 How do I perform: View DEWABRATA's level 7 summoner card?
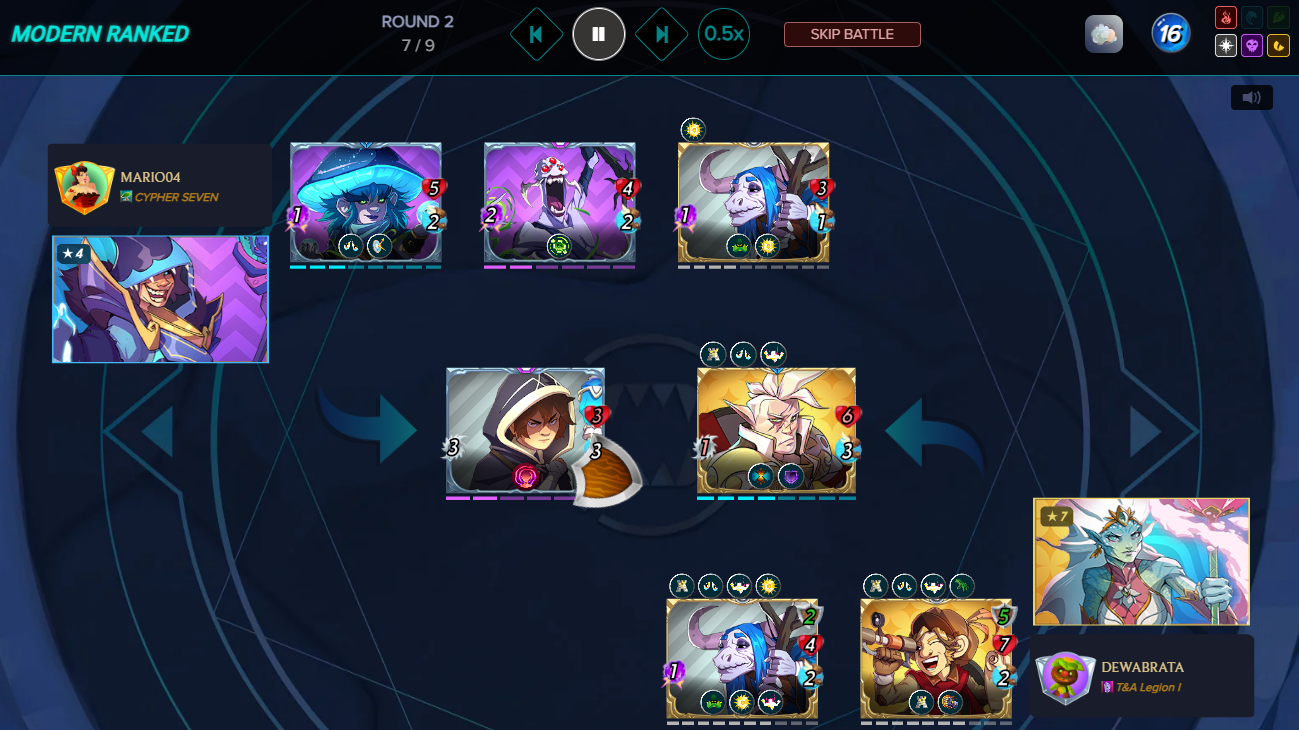[x=1141, y=562]
